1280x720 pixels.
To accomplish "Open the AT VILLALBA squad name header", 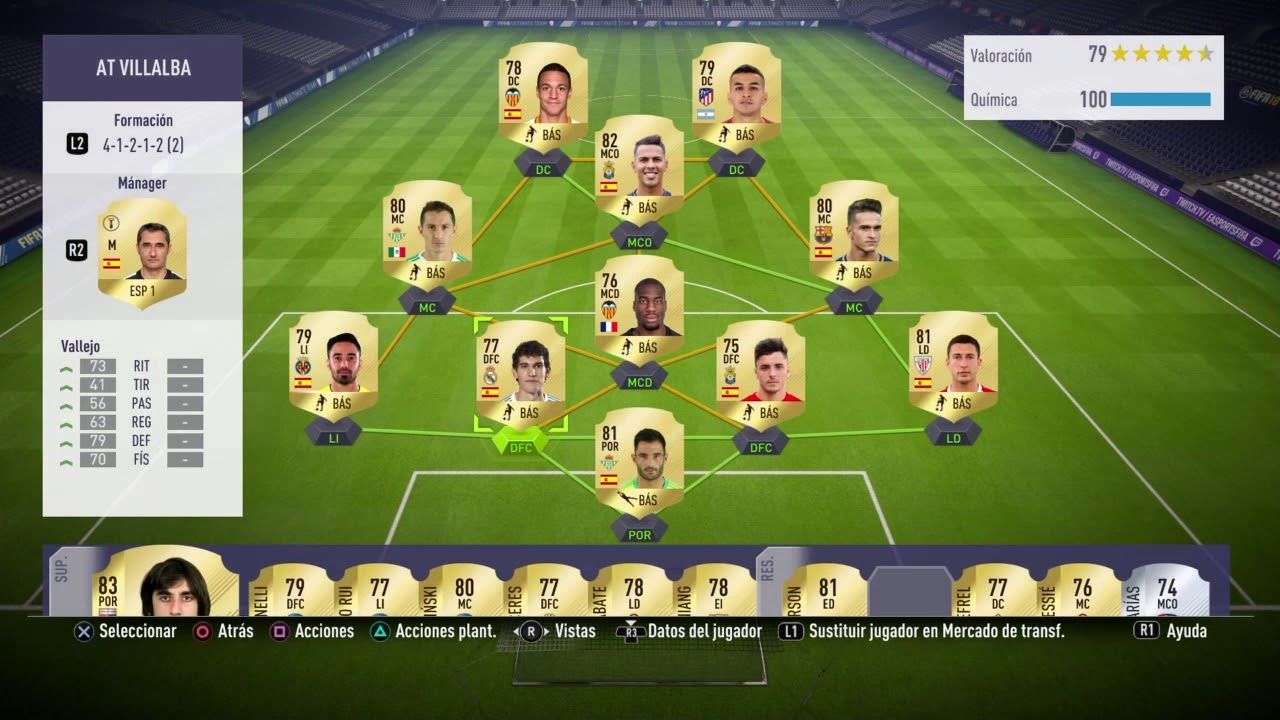I will [x=142, y=66].
